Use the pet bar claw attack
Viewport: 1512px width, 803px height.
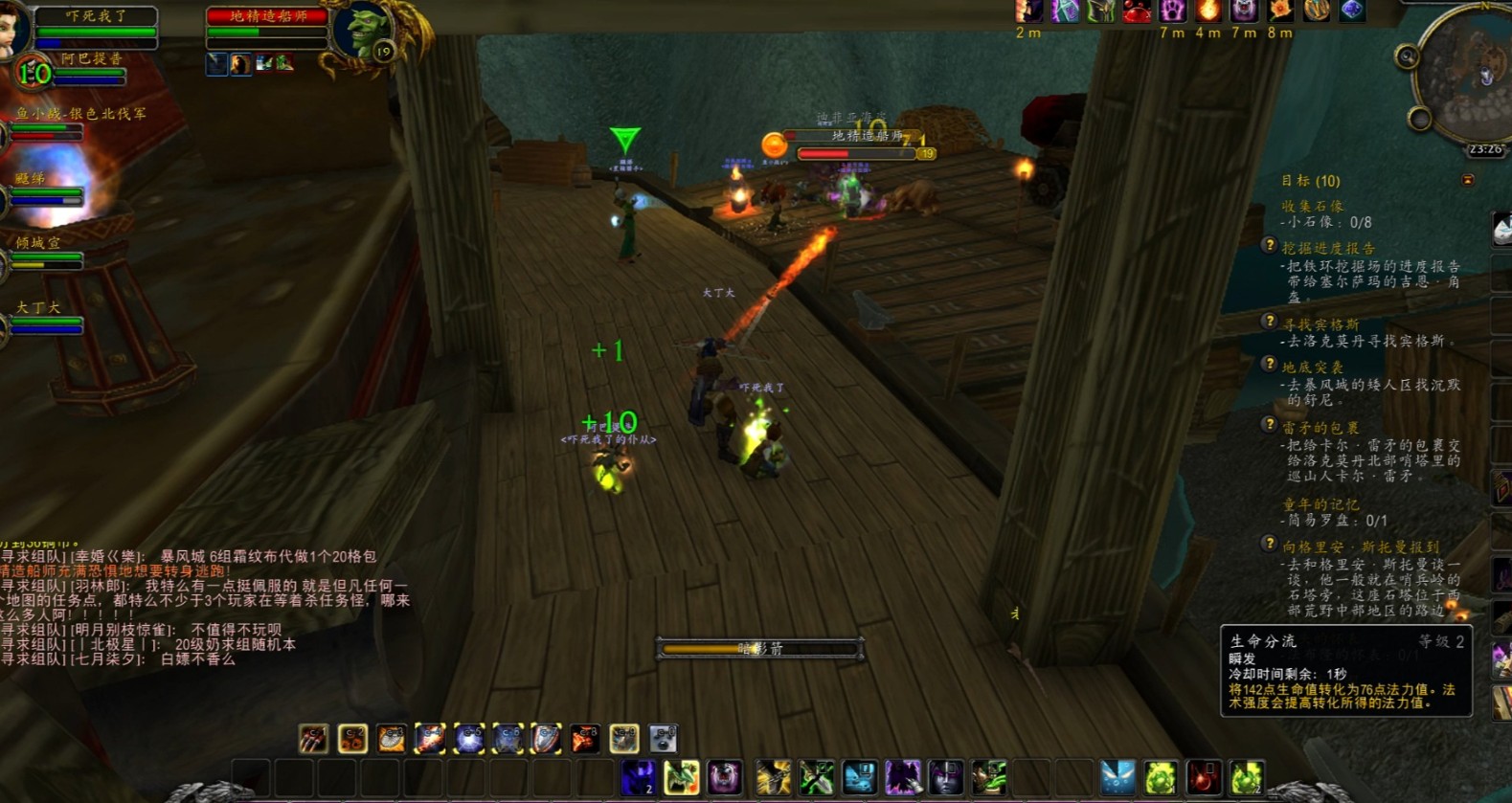coord(313,739)
